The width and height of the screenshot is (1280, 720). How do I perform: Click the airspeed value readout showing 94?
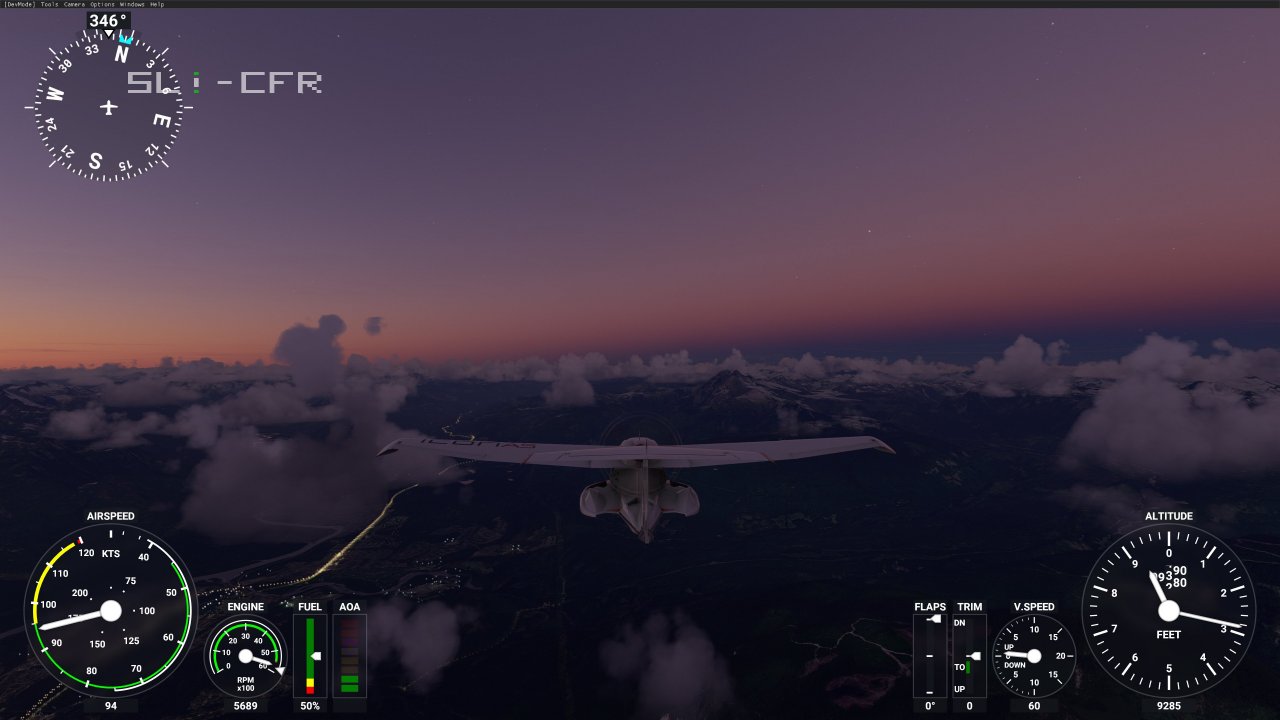click(x=110, y=706)
